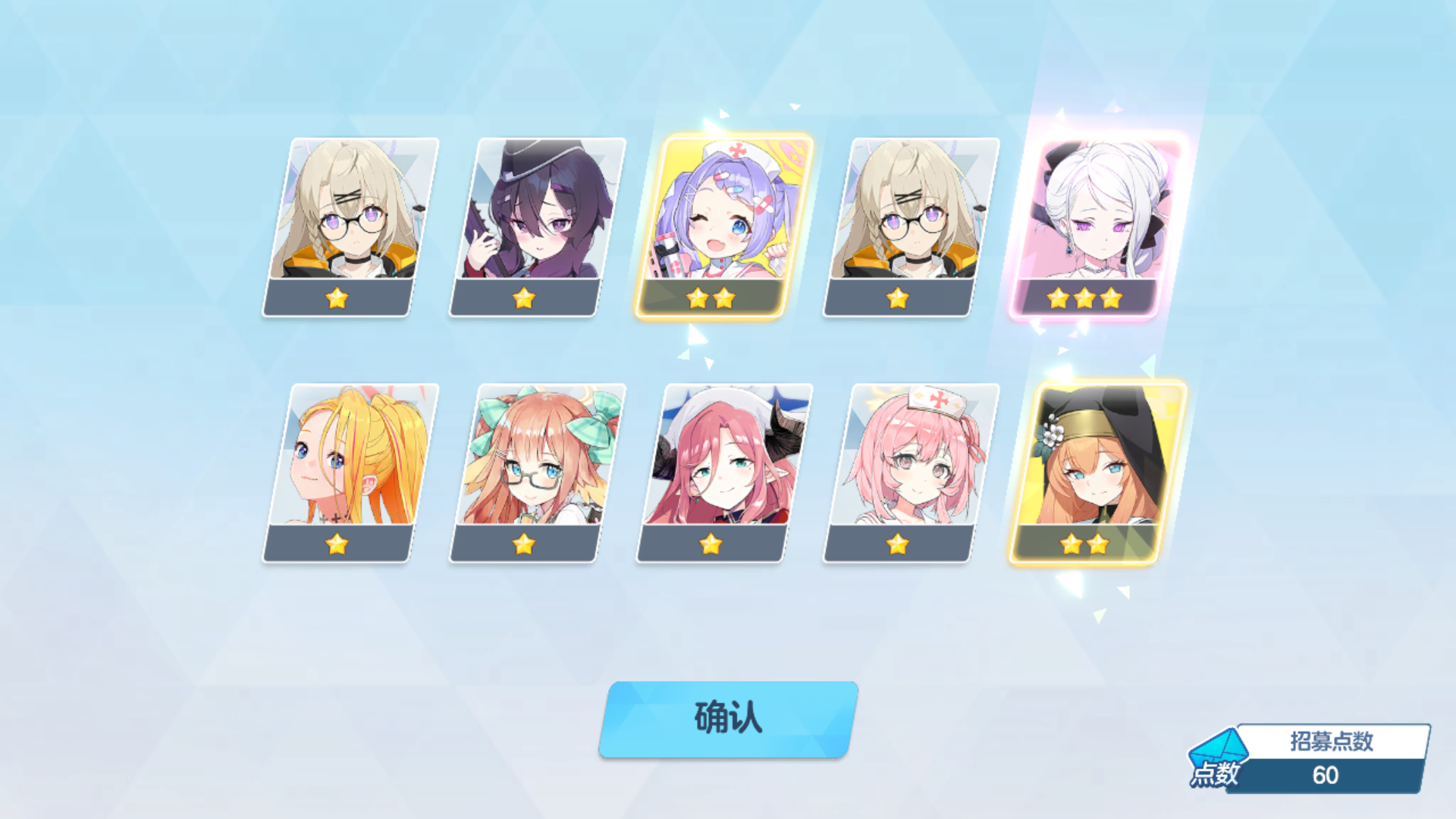Click the single star under the gun girl
The width and height of the screenshot is (1456, 819).
[x=523, y=297]
